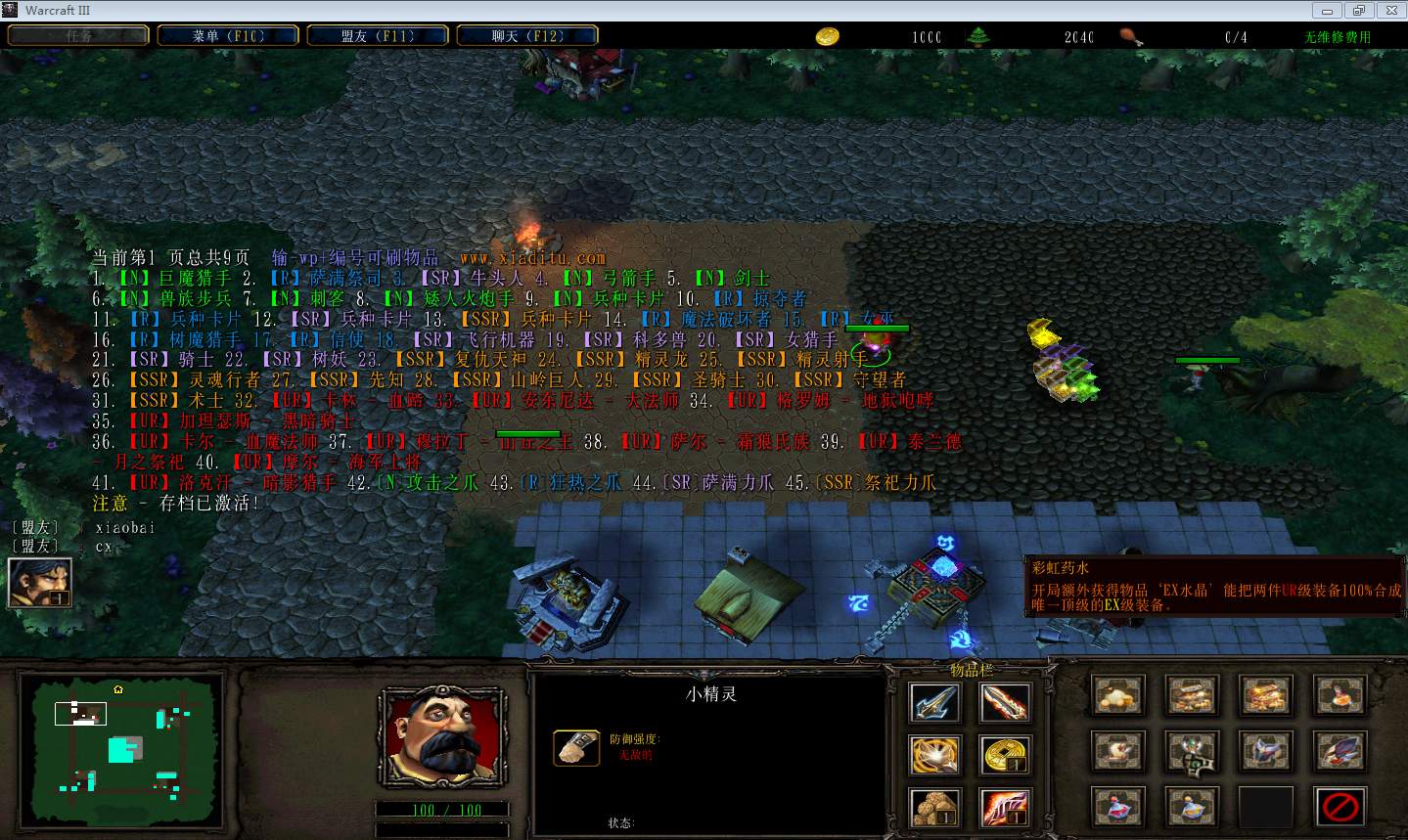Click the red cancel circle button
Screen dimensions: 1408x840
tap(1340, 808)
